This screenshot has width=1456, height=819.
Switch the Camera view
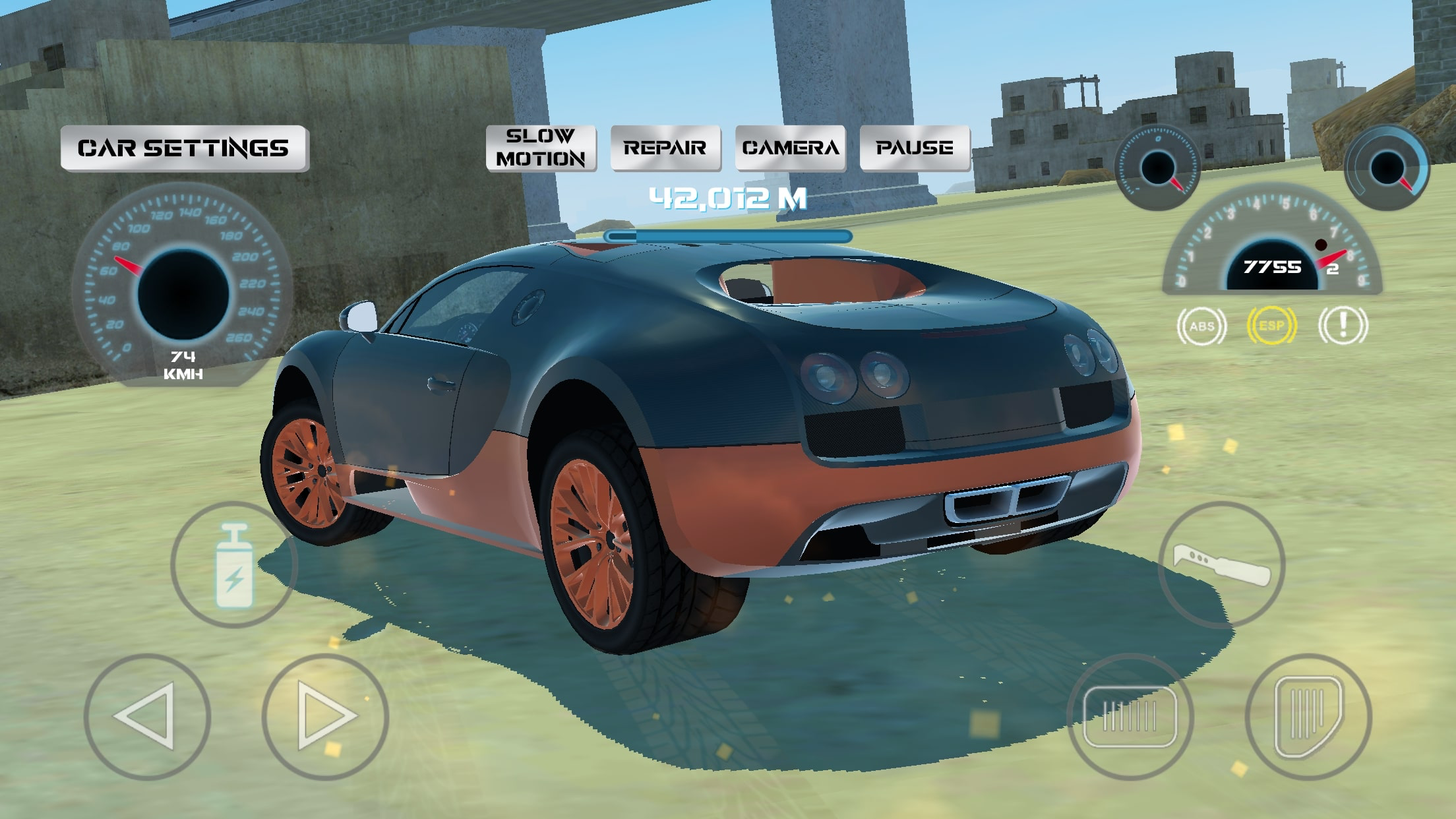[790, 148]
